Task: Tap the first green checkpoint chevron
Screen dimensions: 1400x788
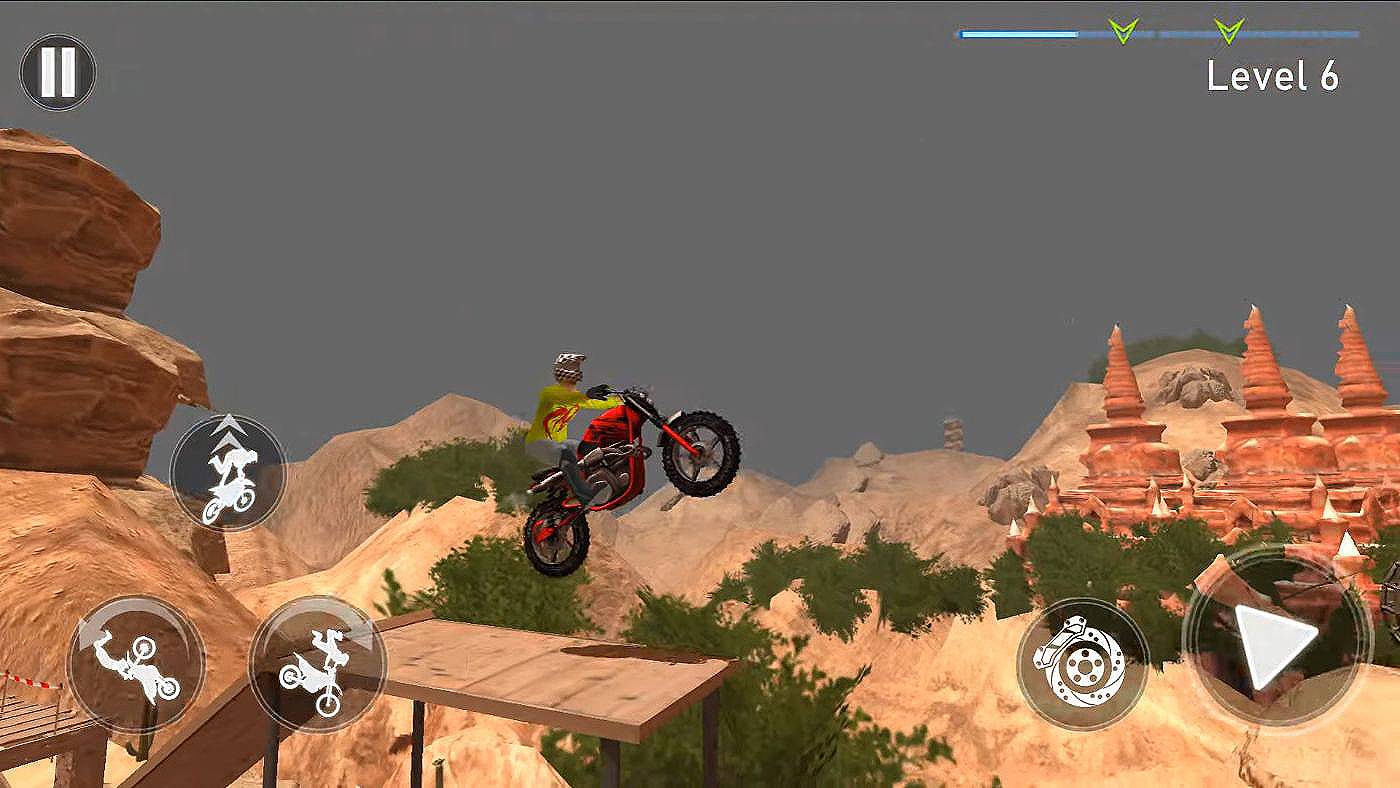Action: coord(1122,29)
